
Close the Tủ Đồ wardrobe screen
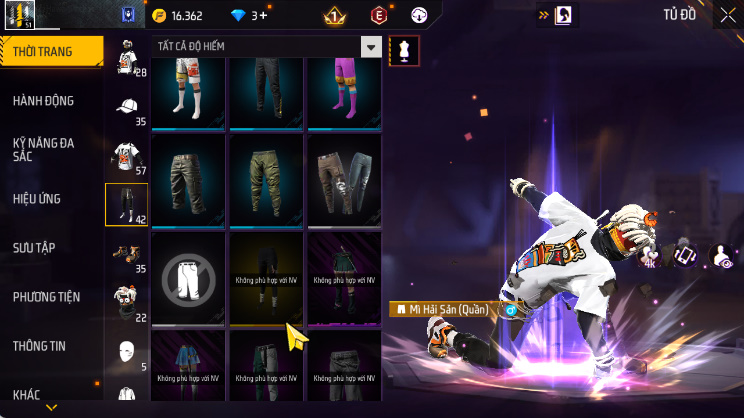click(x=727, y=15)
